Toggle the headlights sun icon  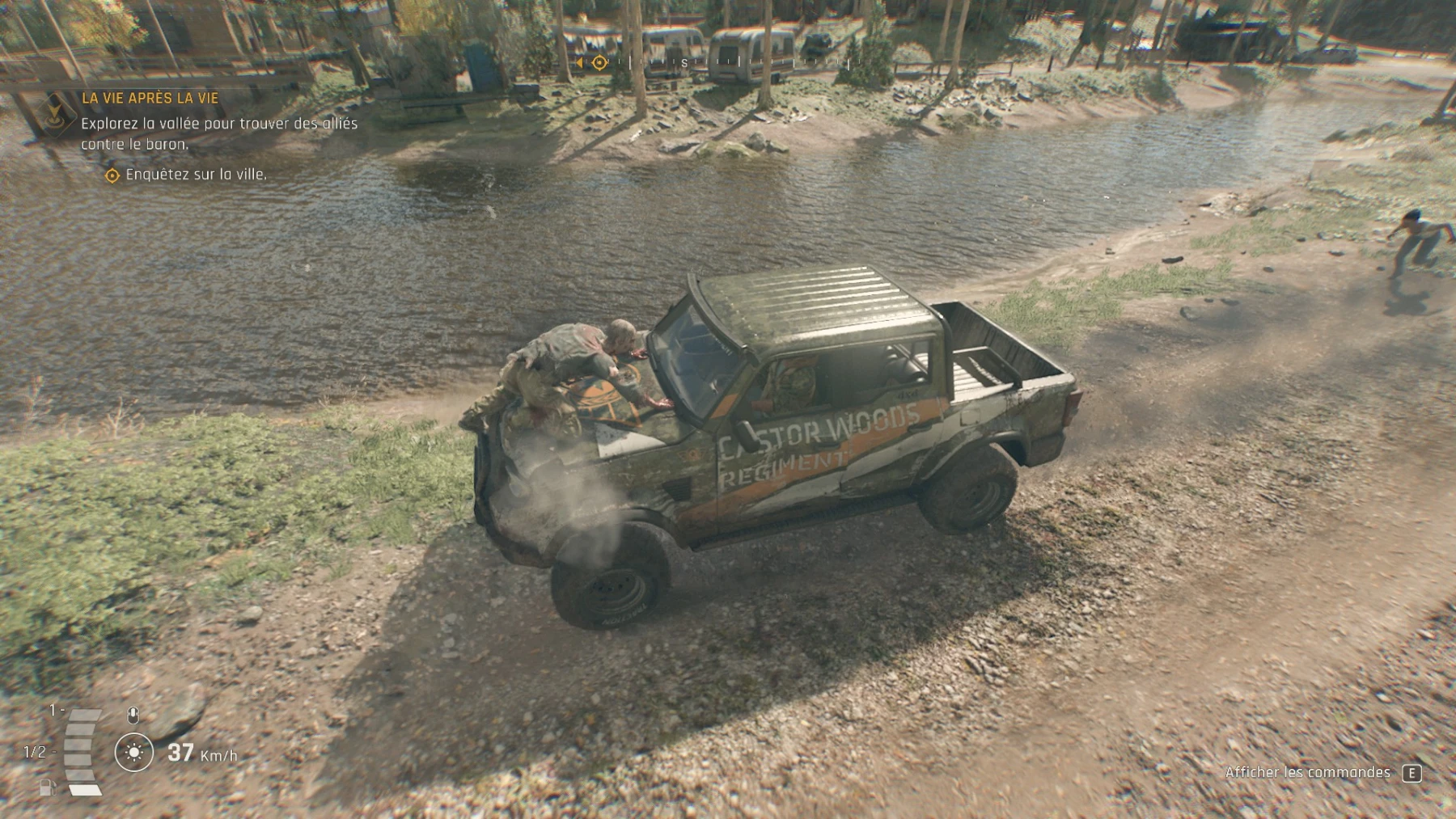[x=134, y=753]
